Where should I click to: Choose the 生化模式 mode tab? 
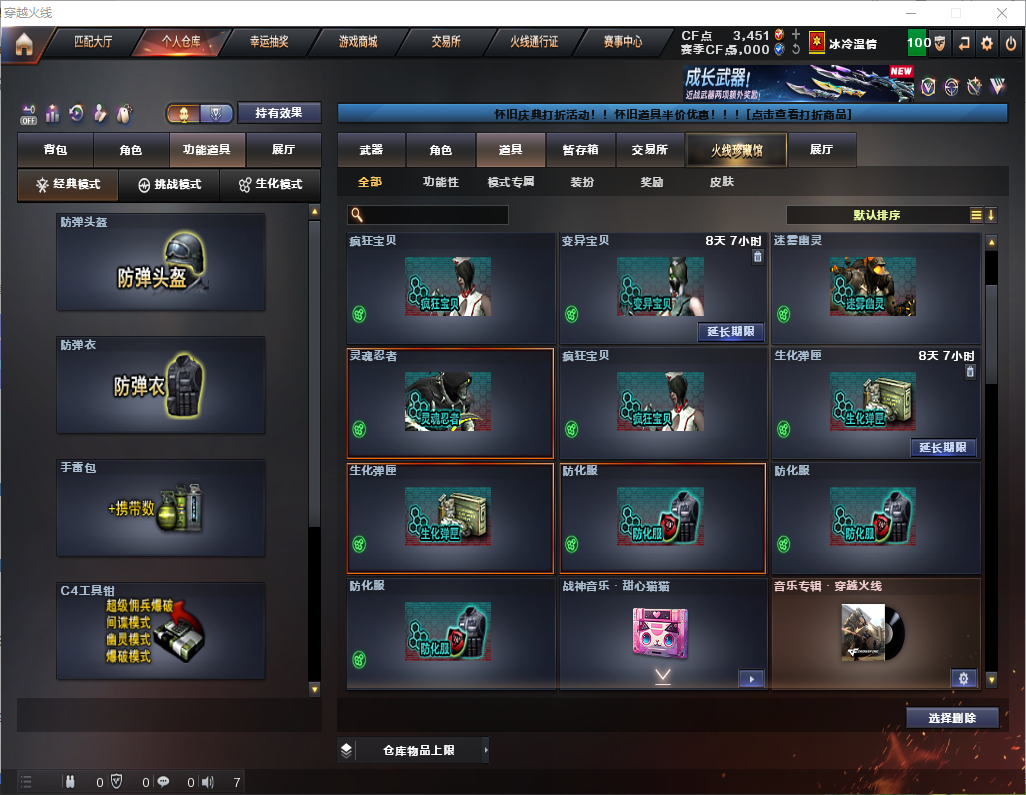[270, 185]
